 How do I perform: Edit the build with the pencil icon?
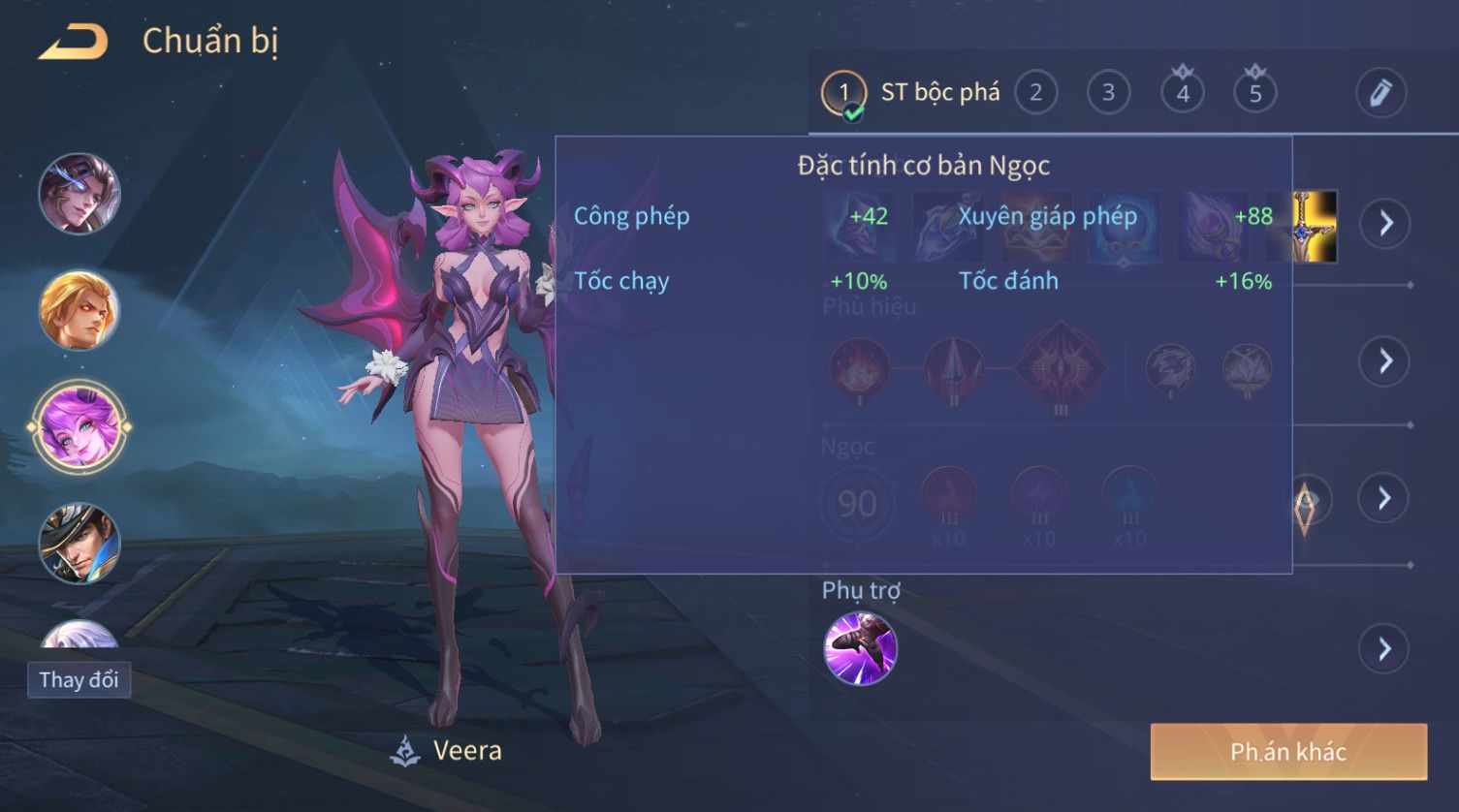coord(1380,93)
